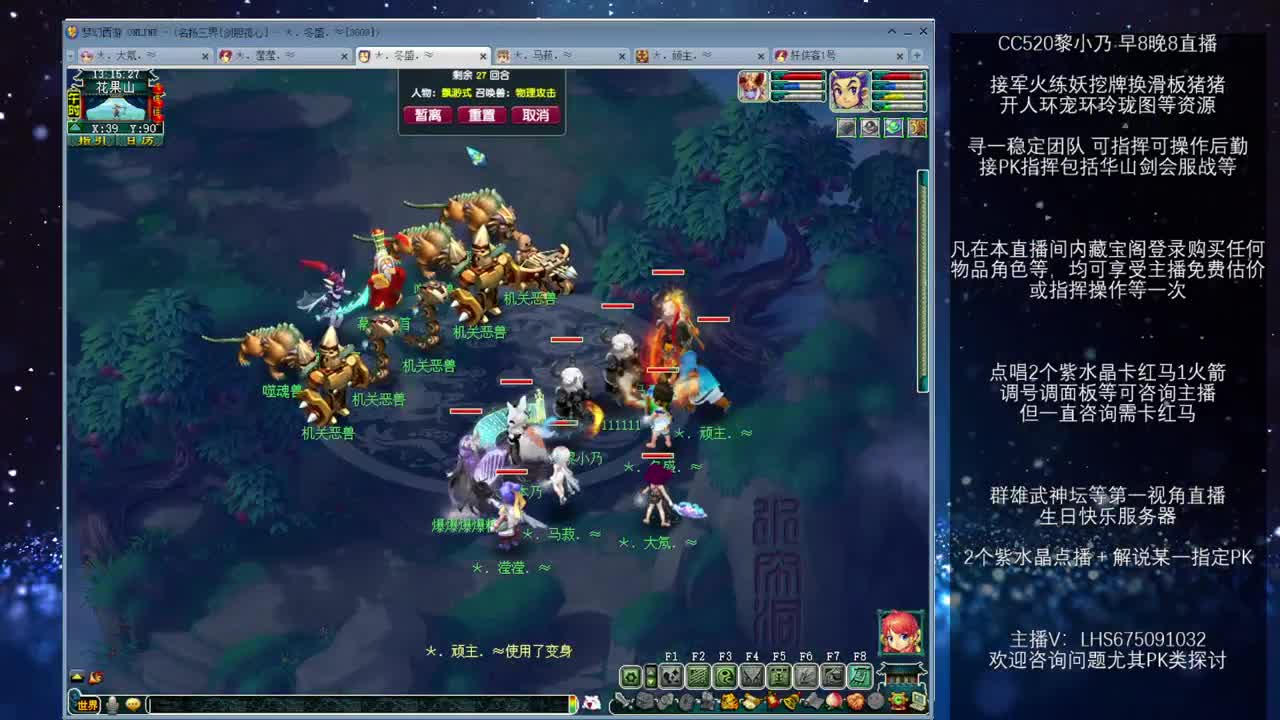Use the peach item in the item bar
Screen dimensions: 1280x720
tap(835, 700)
